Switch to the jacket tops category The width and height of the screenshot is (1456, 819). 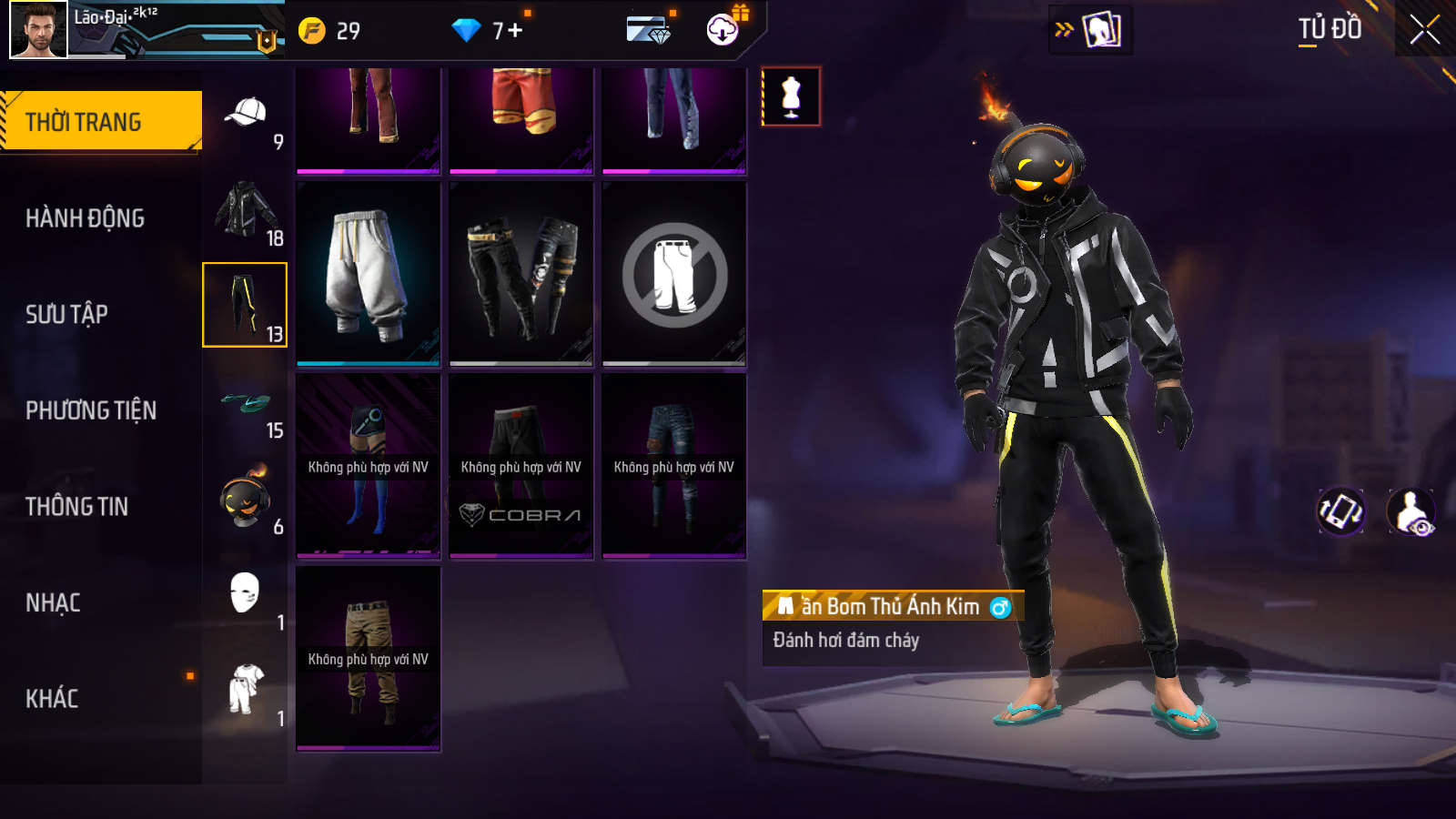tap(245, 210)
